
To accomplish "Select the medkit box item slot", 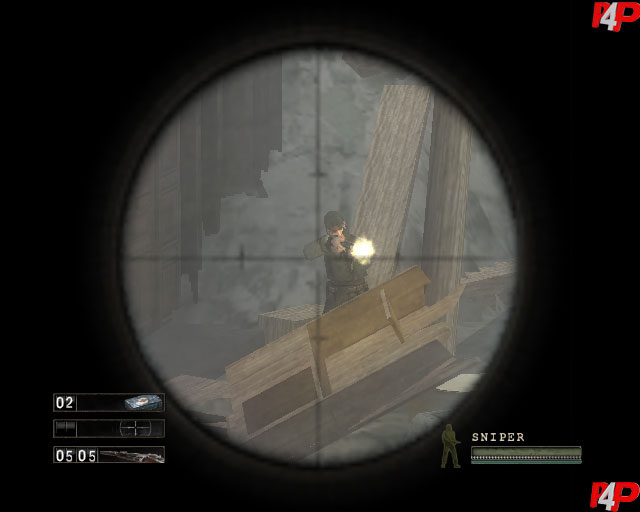I will (x=109, y=402).
